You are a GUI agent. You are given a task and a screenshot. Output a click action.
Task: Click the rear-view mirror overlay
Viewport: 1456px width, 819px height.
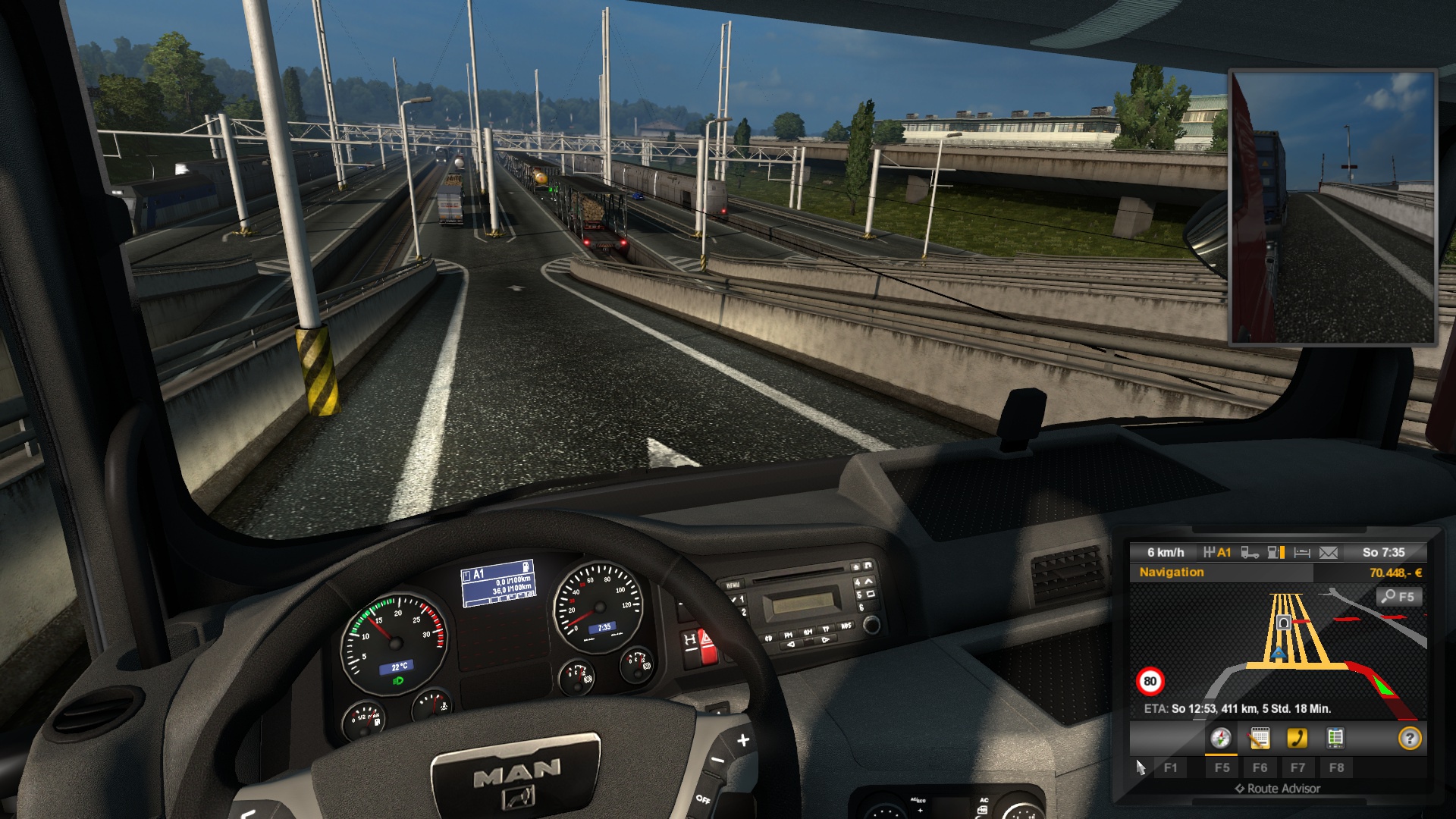tap(1332, 208)
